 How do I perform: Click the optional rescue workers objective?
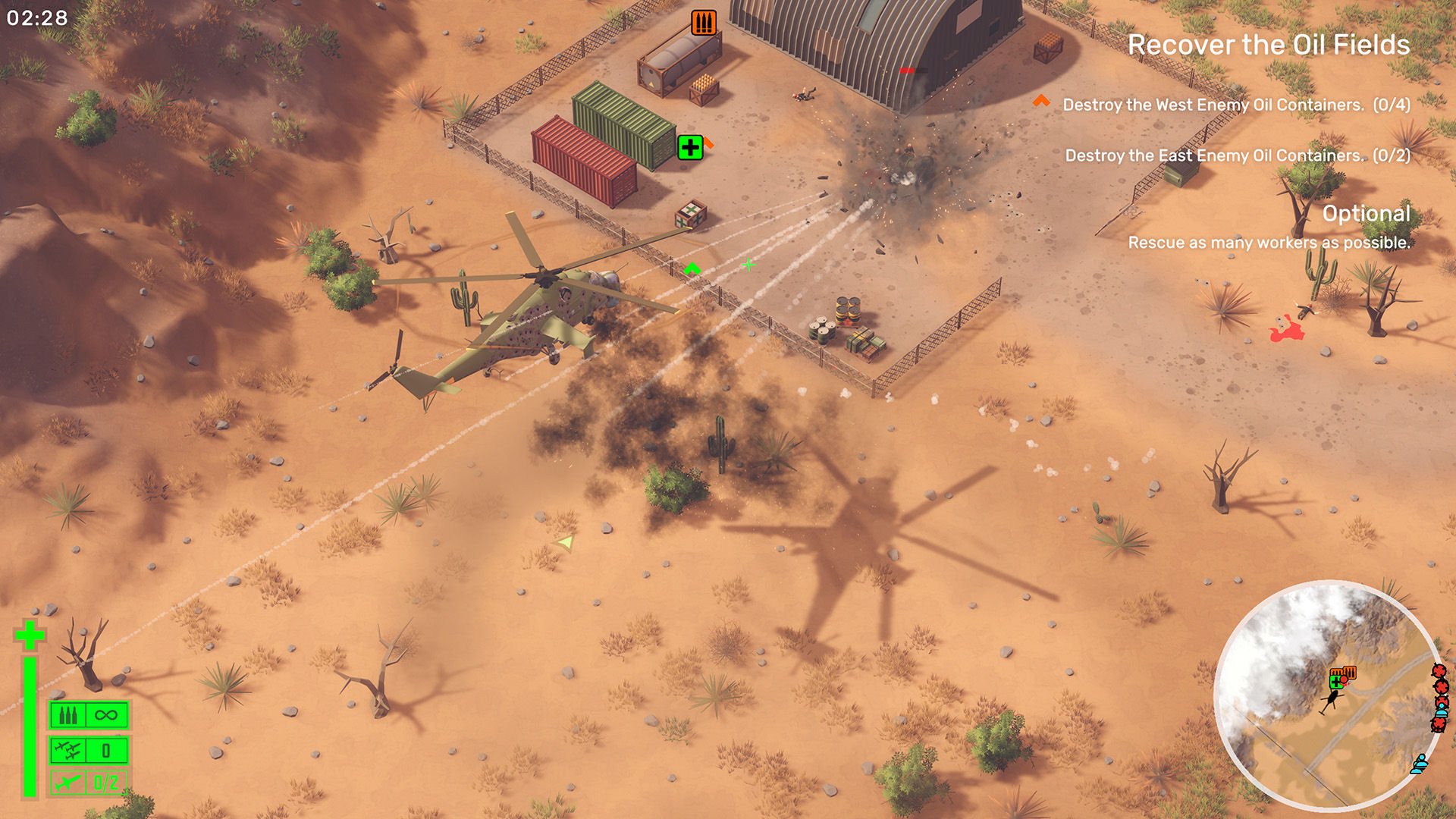coord(1269,243)
